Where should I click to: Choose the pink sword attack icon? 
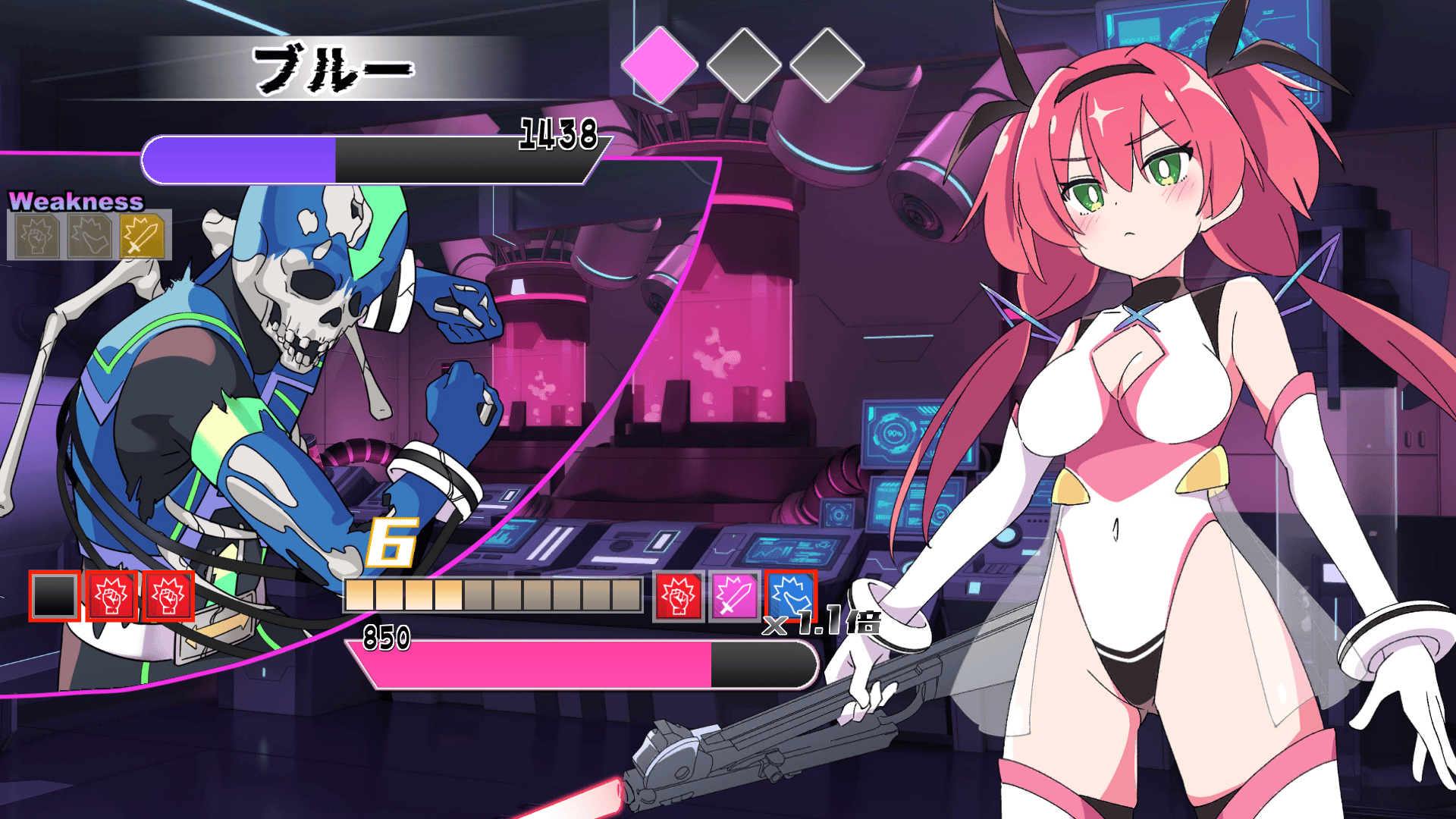(x=733, y=596)
